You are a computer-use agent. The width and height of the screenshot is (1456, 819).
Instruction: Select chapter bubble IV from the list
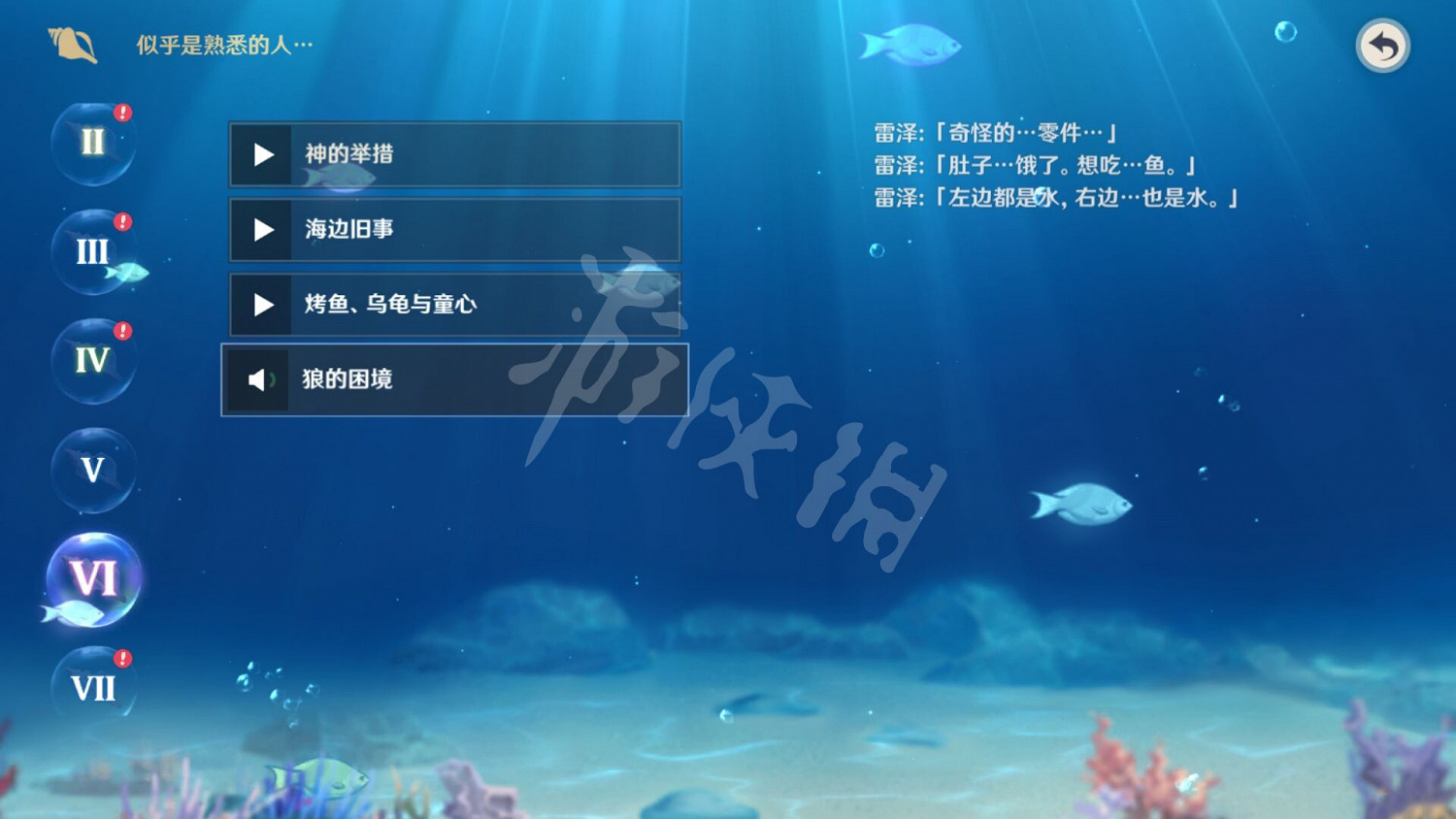(x=92, y=361)
